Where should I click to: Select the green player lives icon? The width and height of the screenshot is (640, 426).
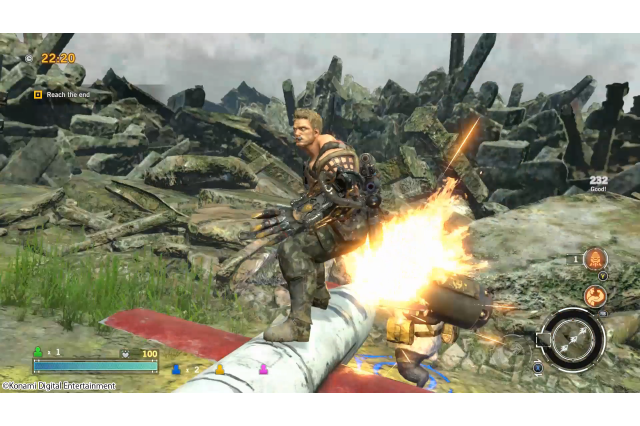point(38,352)
